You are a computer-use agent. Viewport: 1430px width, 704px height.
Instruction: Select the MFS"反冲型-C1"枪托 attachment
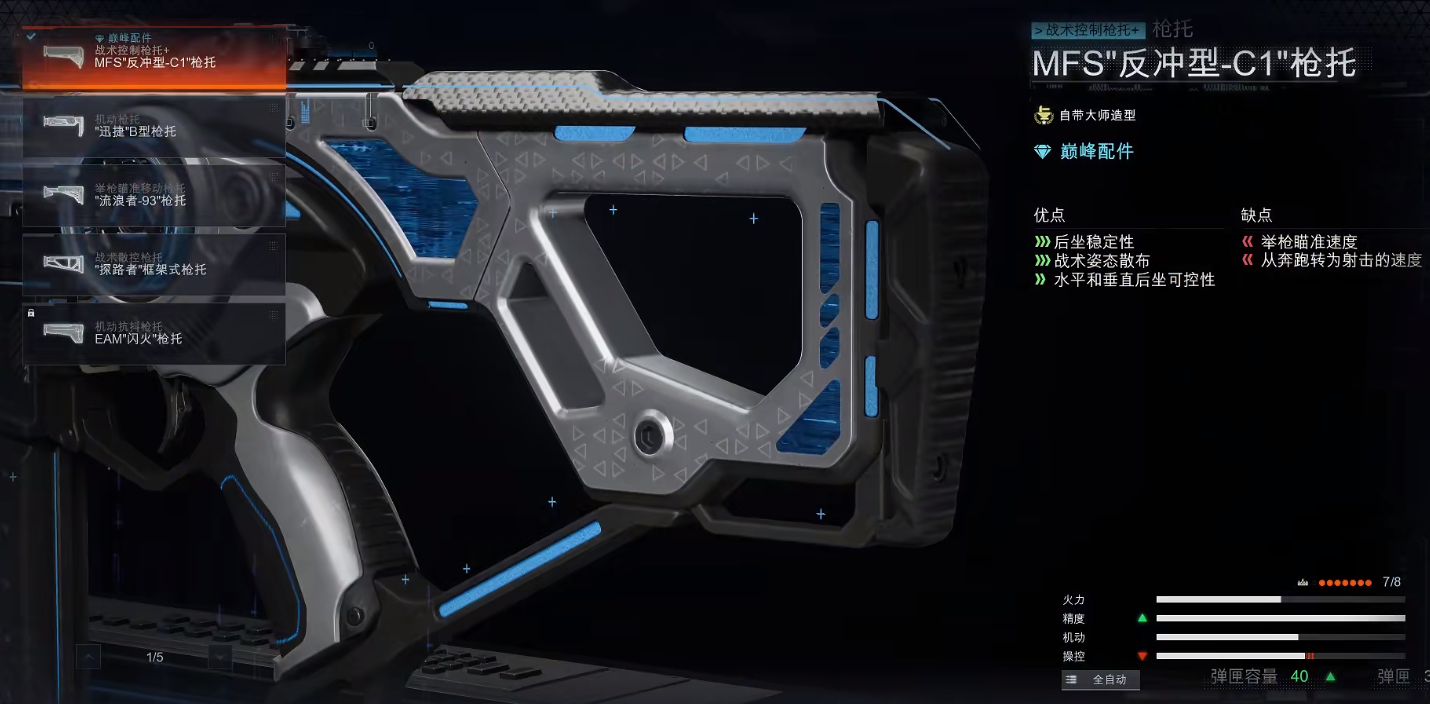[x=154, y=56]
